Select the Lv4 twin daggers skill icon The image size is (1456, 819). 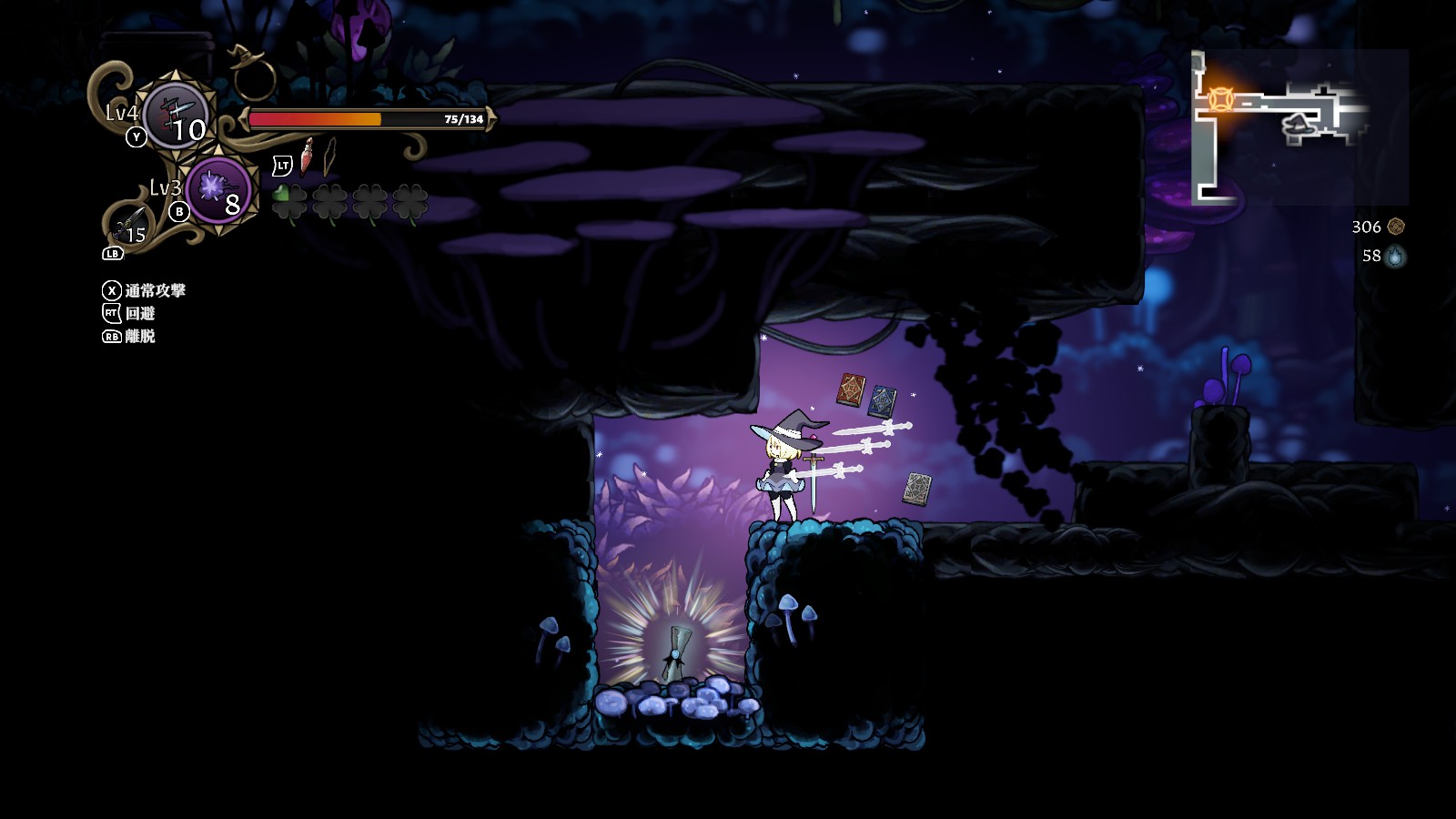(177, 116)
